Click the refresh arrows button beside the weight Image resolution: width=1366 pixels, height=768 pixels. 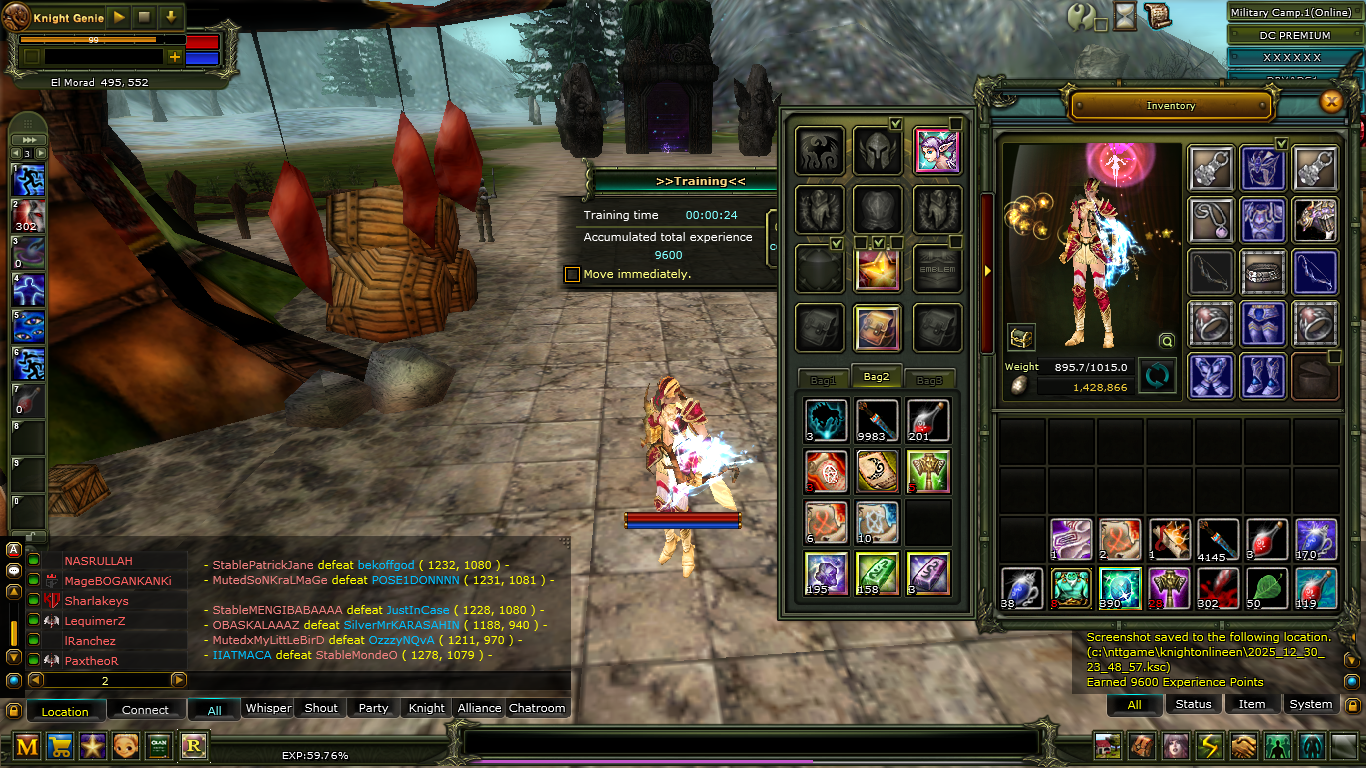(1157, 376)
